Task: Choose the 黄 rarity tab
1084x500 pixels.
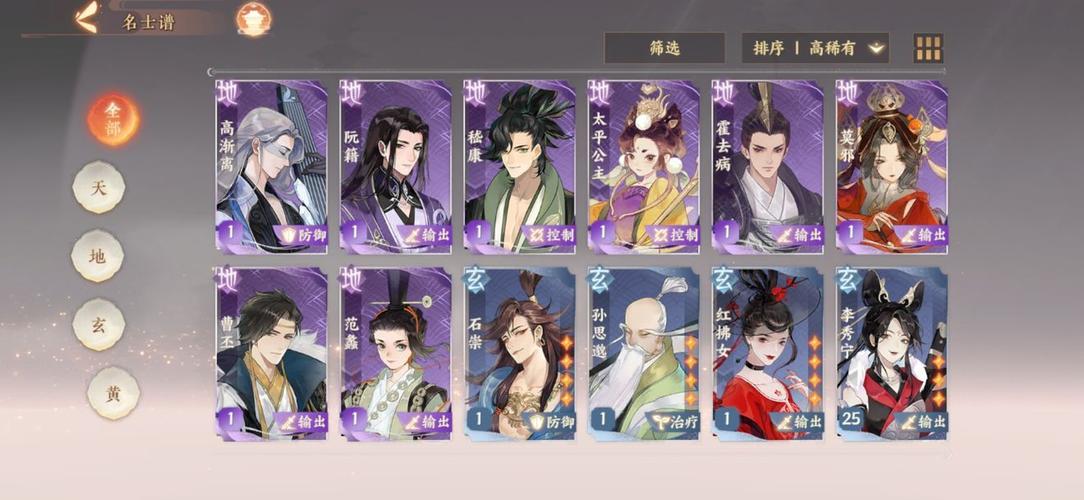Action: click(111, 392)
